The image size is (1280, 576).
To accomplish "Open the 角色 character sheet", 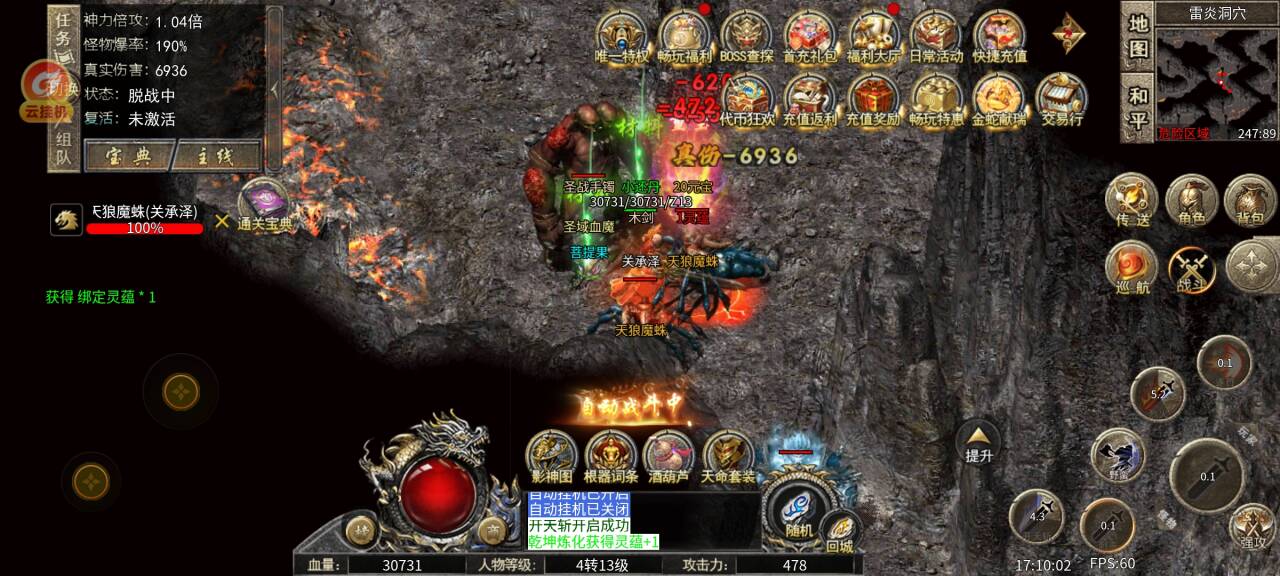I will [1190, 201].
